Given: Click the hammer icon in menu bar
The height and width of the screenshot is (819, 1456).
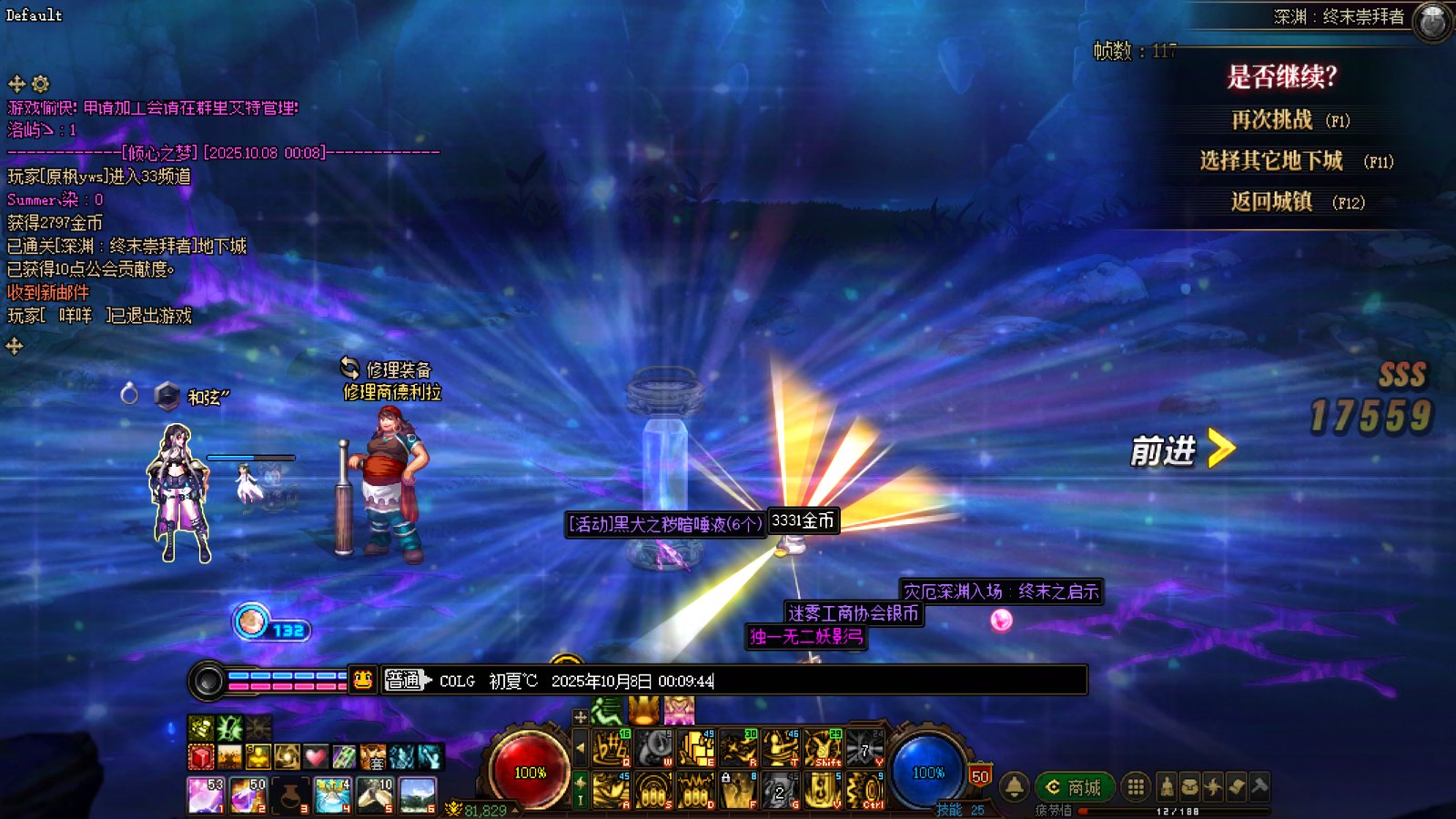Looking at the screenshot, I should 1259,787.
